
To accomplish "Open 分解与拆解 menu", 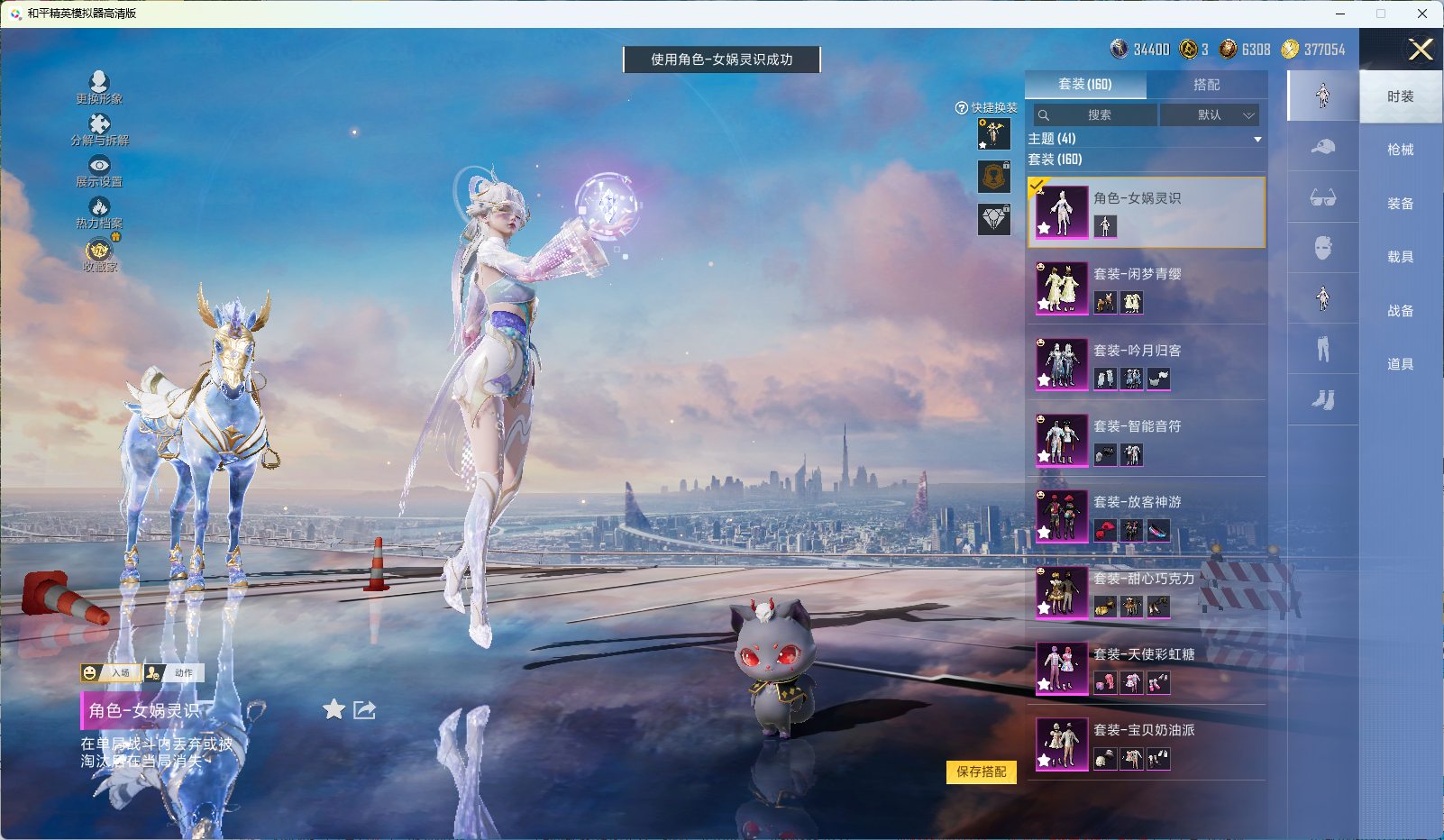I will (x=99, y=129).
